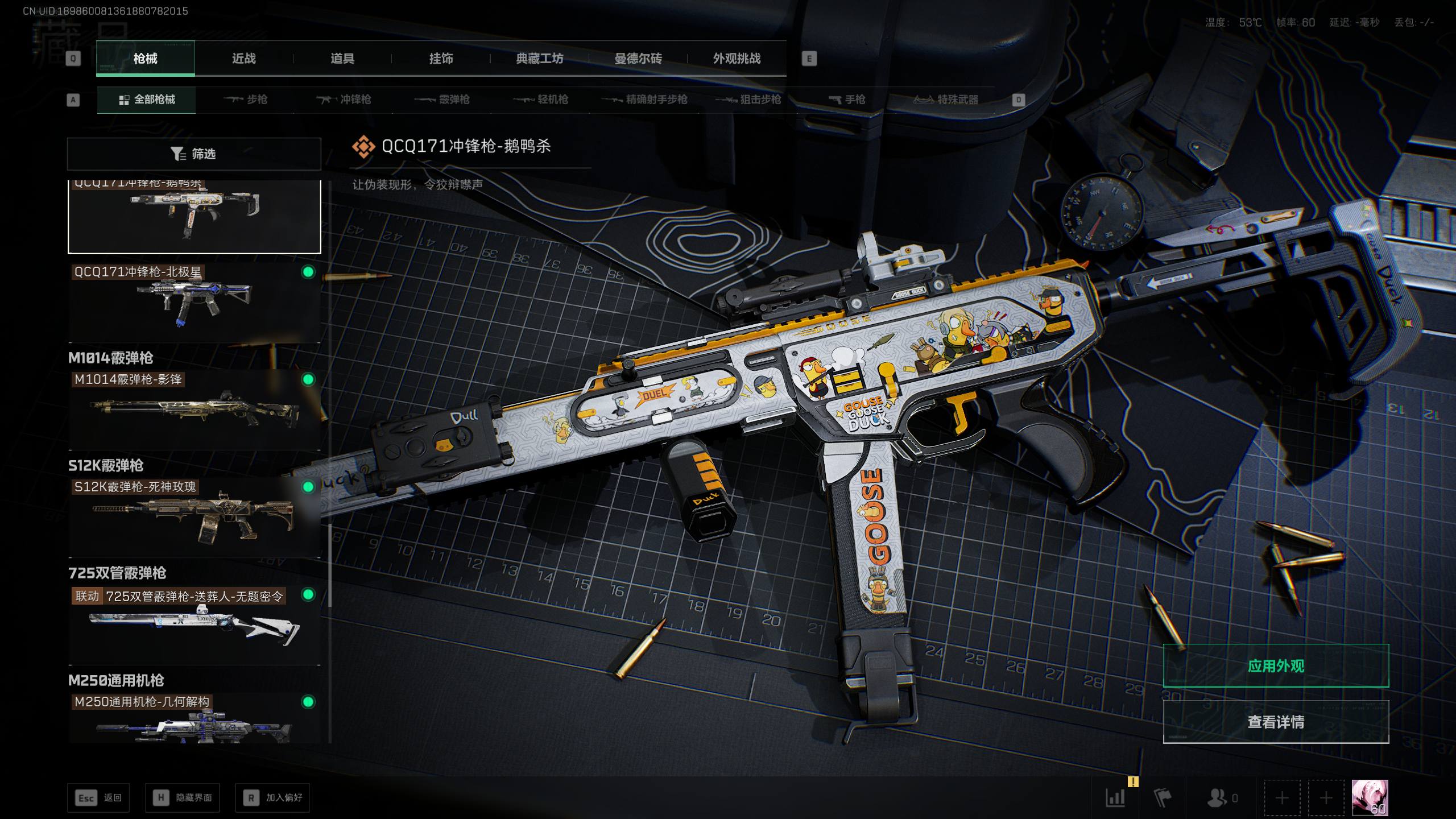The image size is (1456, 819).
Task: Apply the skin with 应用外观
Action: pos(1276,666)
